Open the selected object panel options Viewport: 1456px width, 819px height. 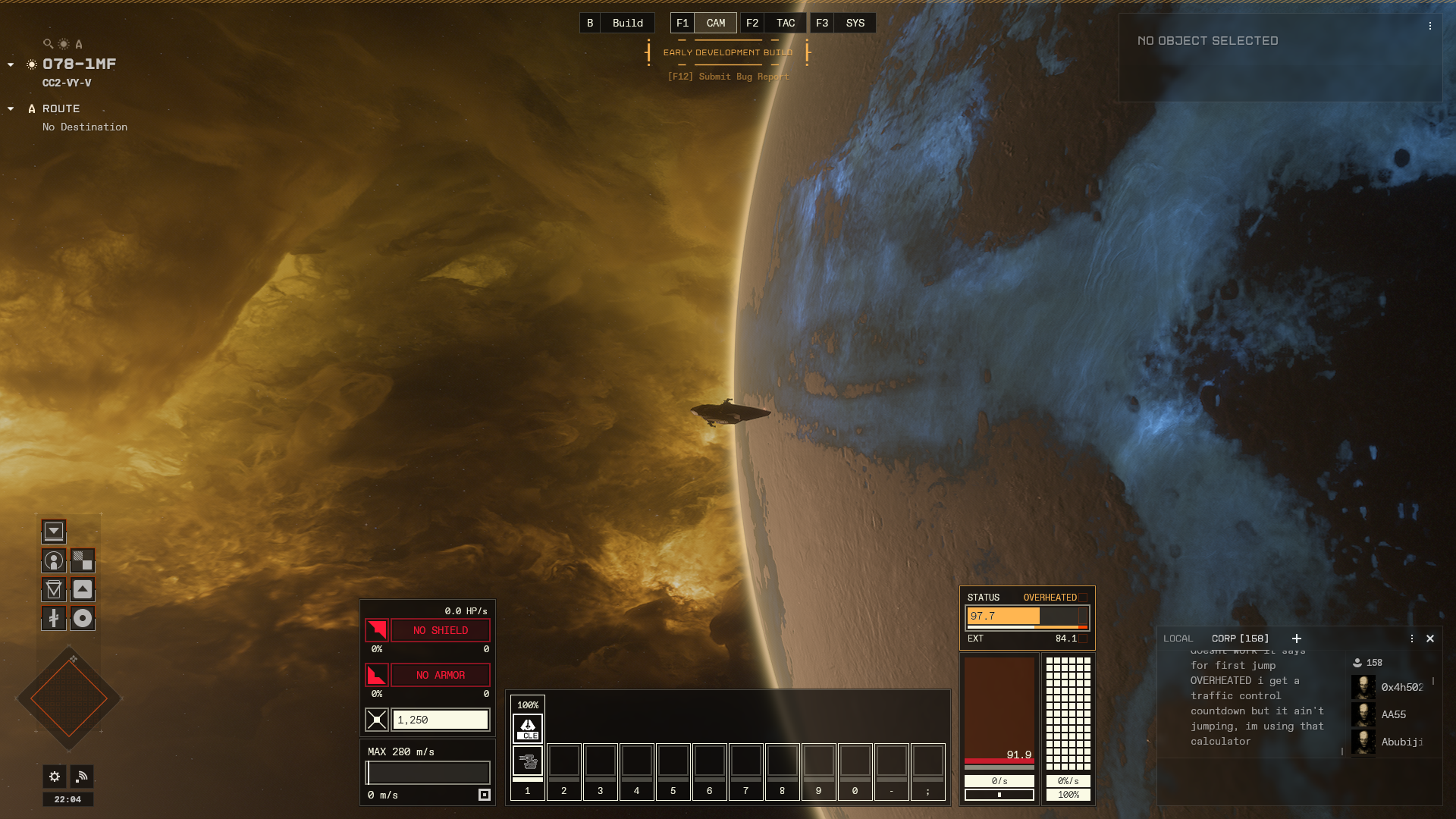1430,26
